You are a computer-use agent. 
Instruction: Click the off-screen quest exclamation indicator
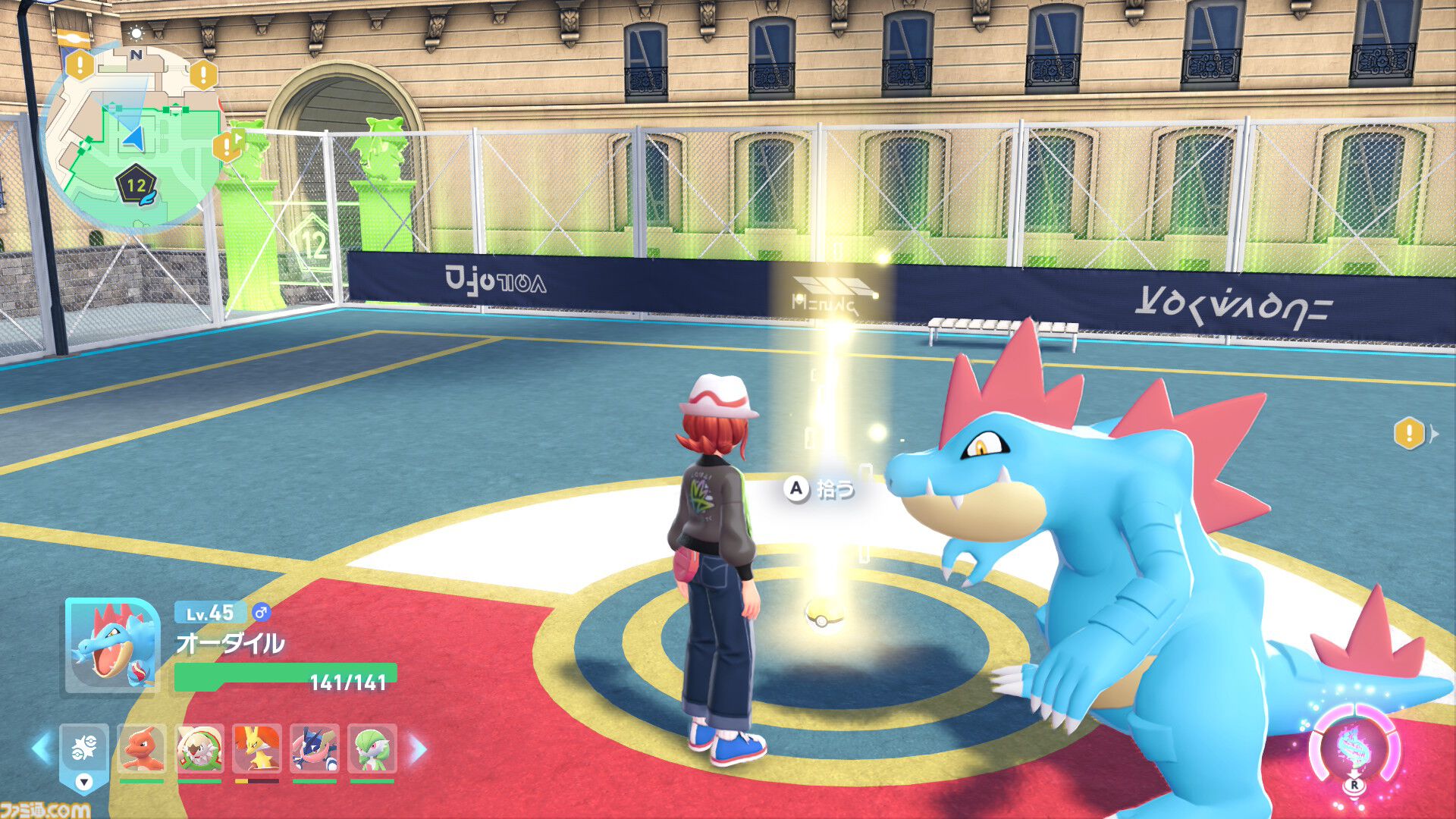(1409, 434)
